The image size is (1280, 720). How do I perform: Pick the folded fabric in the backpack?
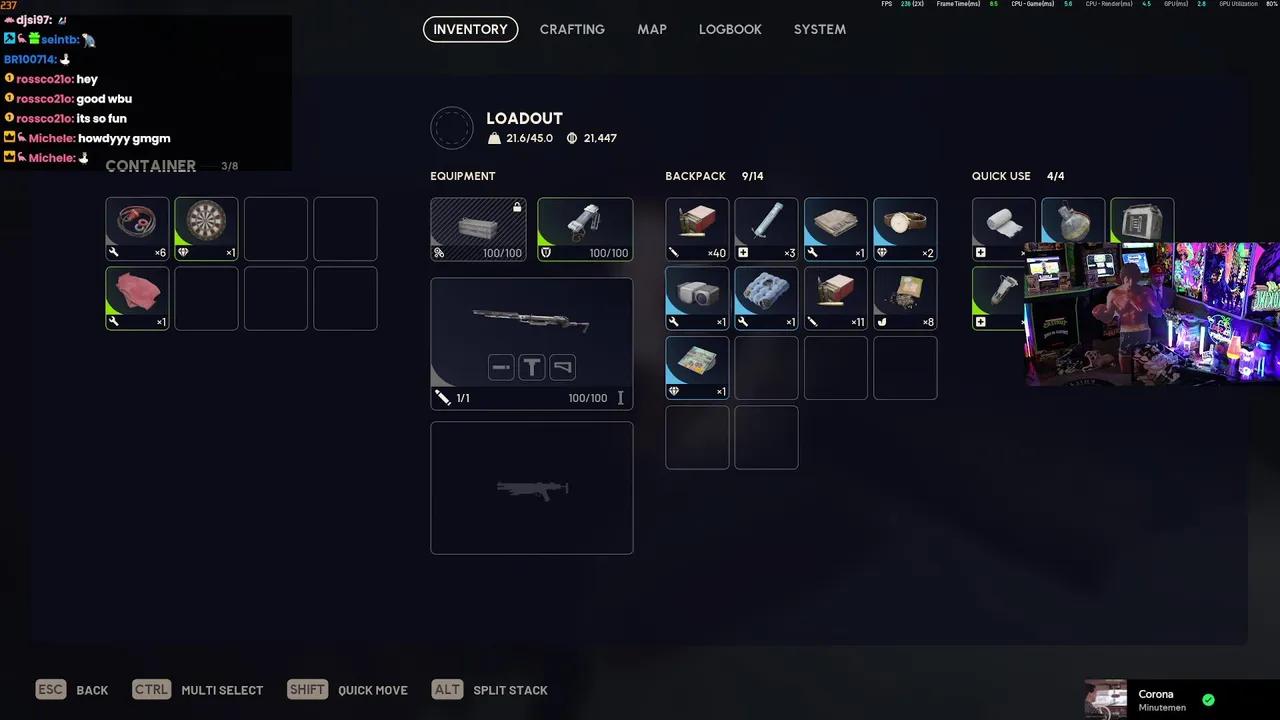tap(835, 229)
